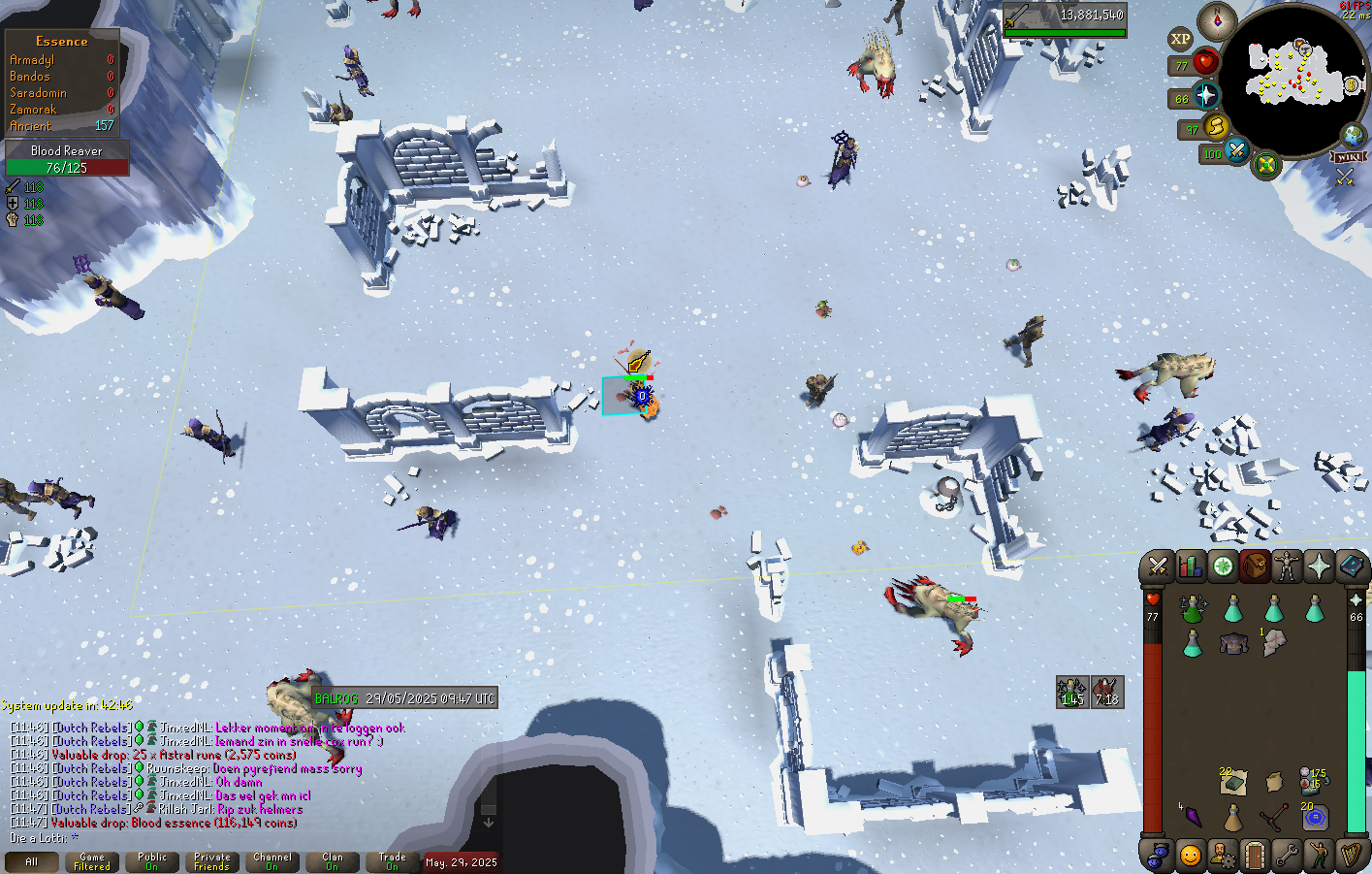The height and width of the screenshot is (874, 1372).
Task: Open the Prayer tab
Action: tap(1319, 566)
